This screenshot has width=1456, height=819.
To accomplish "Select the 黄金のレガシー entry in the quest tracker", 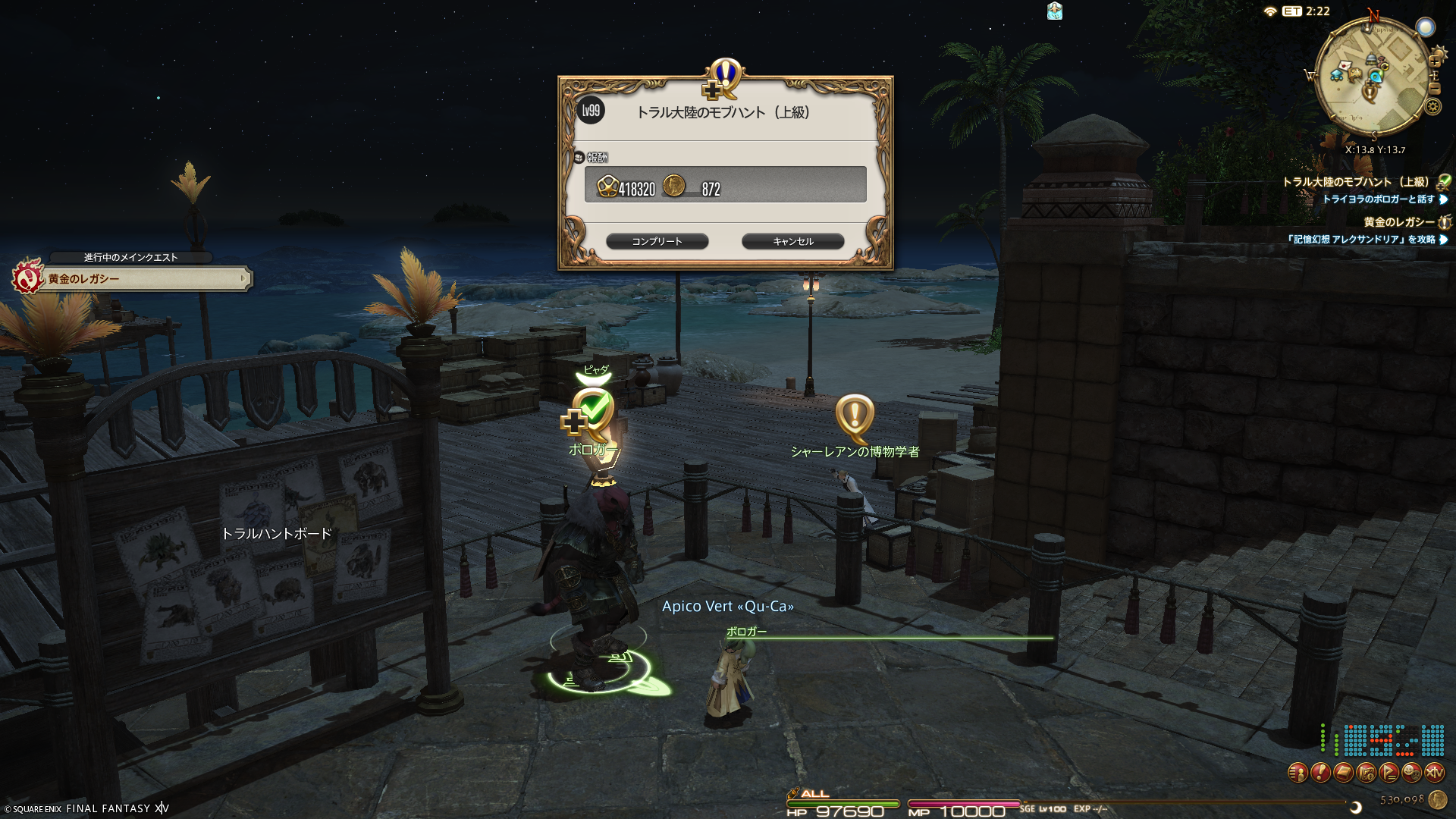I will tap(1398, 222).
